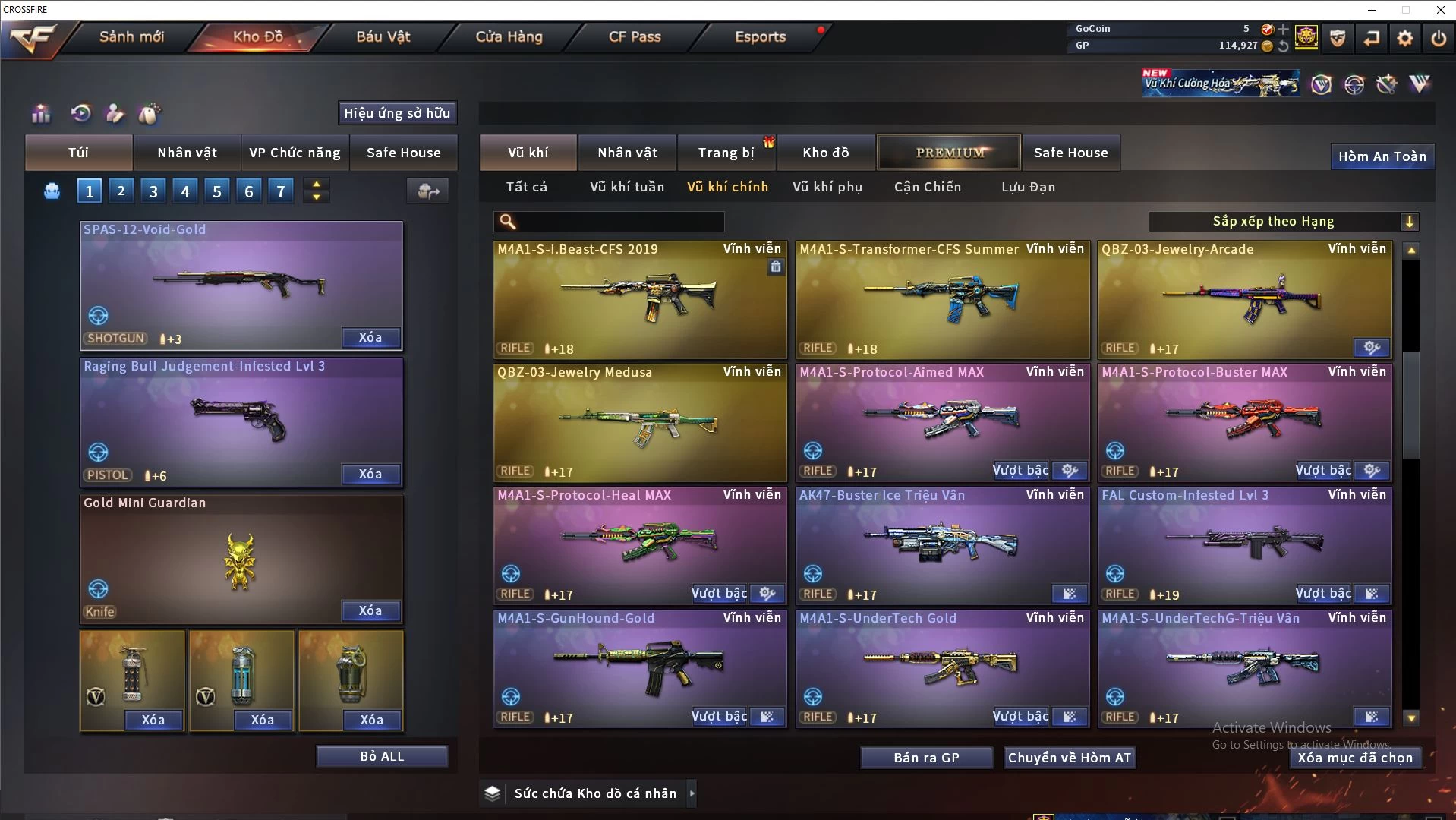This screenshot has width=1456, height=820.
Task: Open the CF Pass menu
Action: tap(635, 36)
